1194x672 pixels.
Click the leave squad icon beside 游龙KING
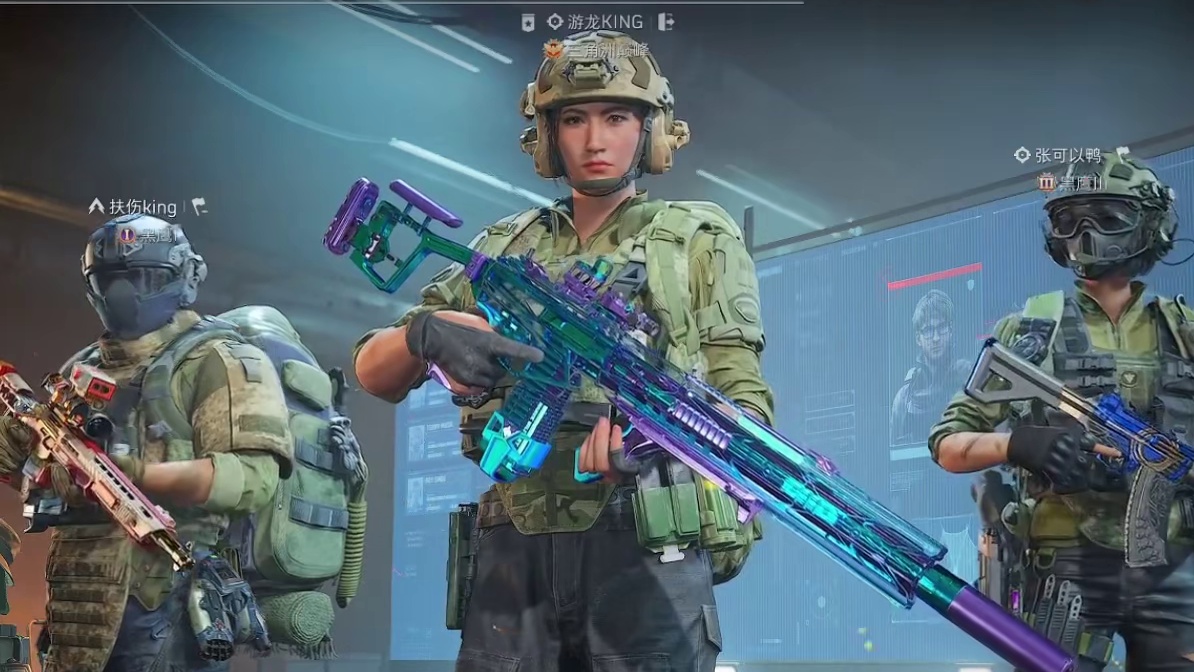(667, 22)
